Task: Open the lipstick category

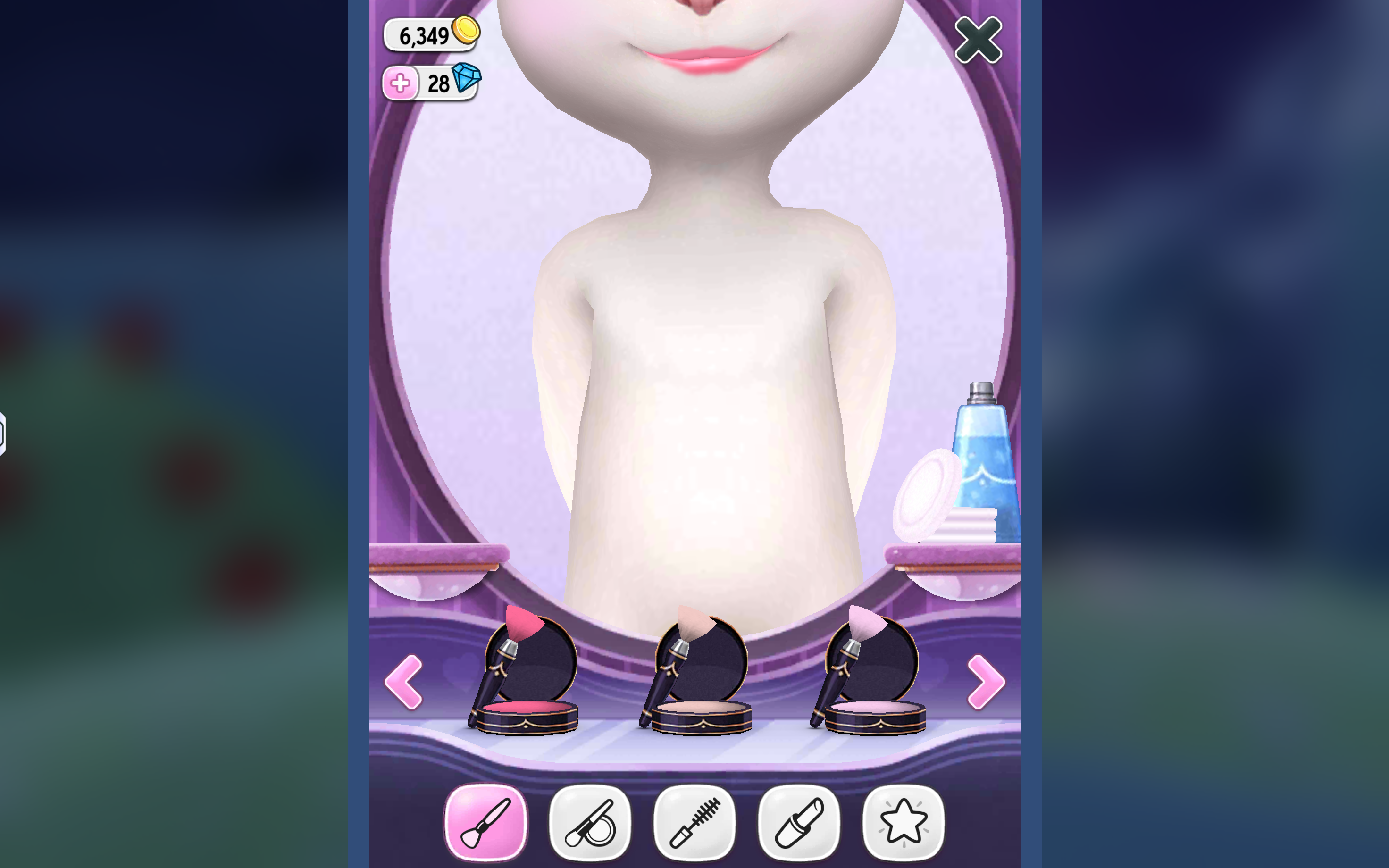Action: (798, 820)
